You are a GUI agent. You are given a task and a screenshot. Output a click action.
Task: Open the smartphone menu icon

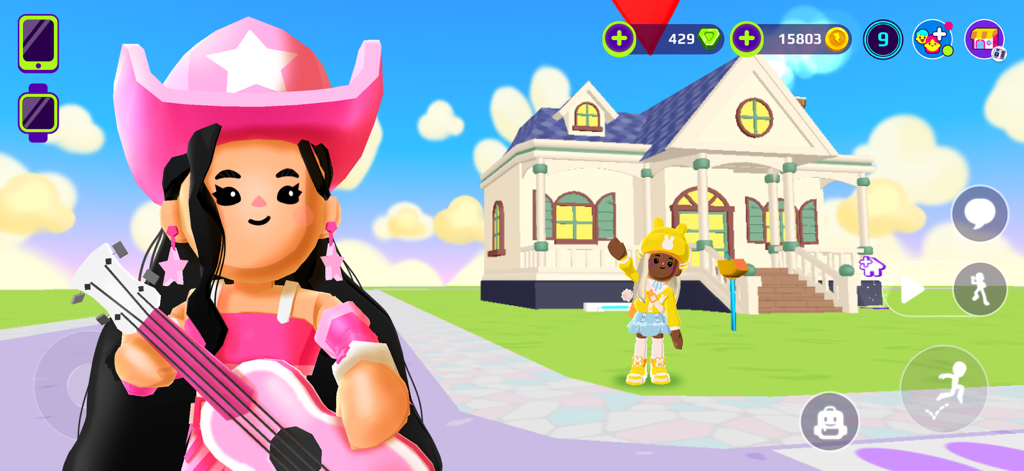pos(38,43)
